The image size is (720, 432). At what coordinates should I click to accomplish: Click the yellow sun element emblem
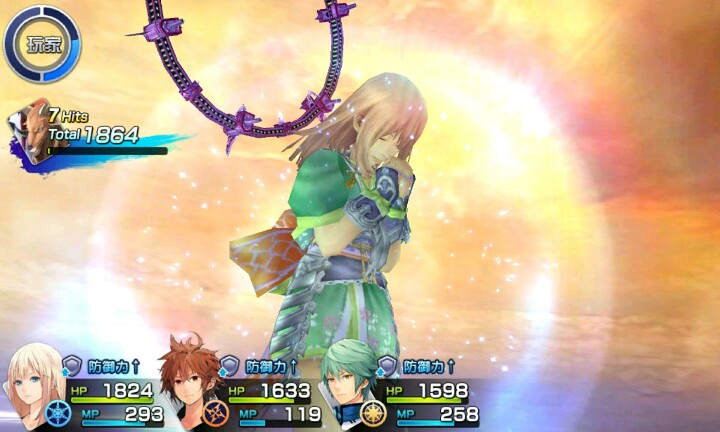tap(374, 413)
